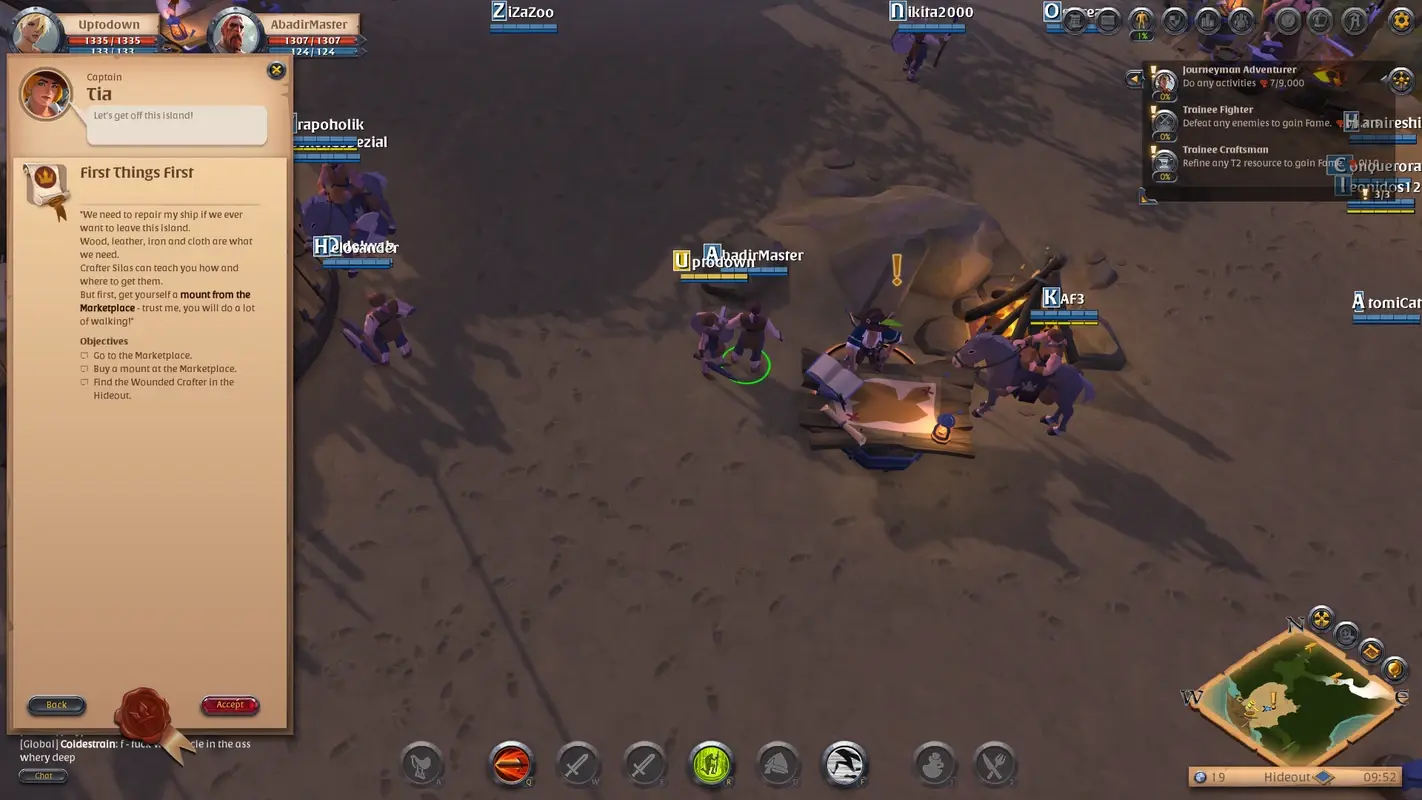The height and width of the screenshot is (800, 1422).
Task: Open the Chat tab at bottom left
Action: click(x=43, y=775)
